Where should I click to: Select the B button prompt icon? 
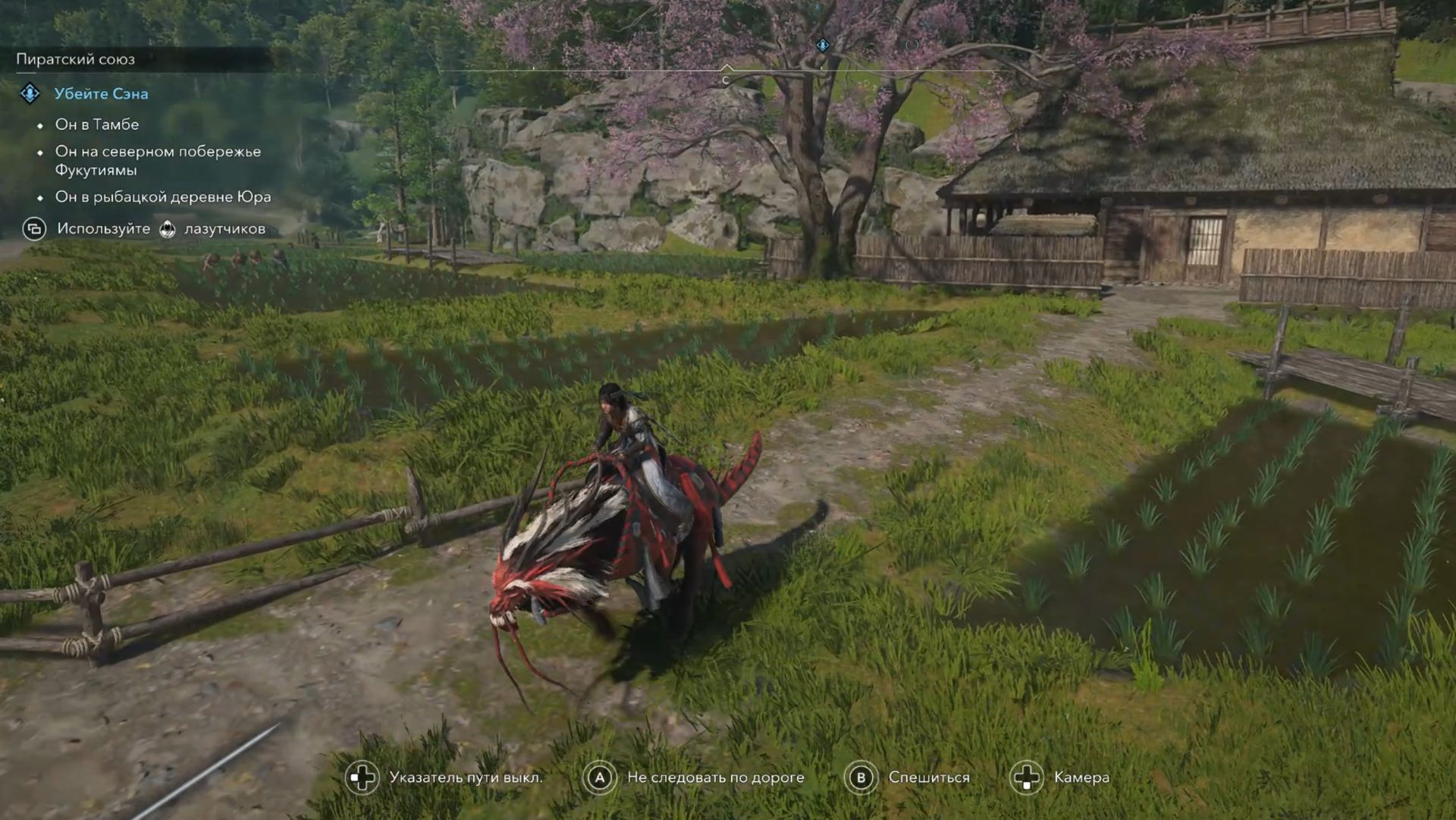click(x=861, y=777)
